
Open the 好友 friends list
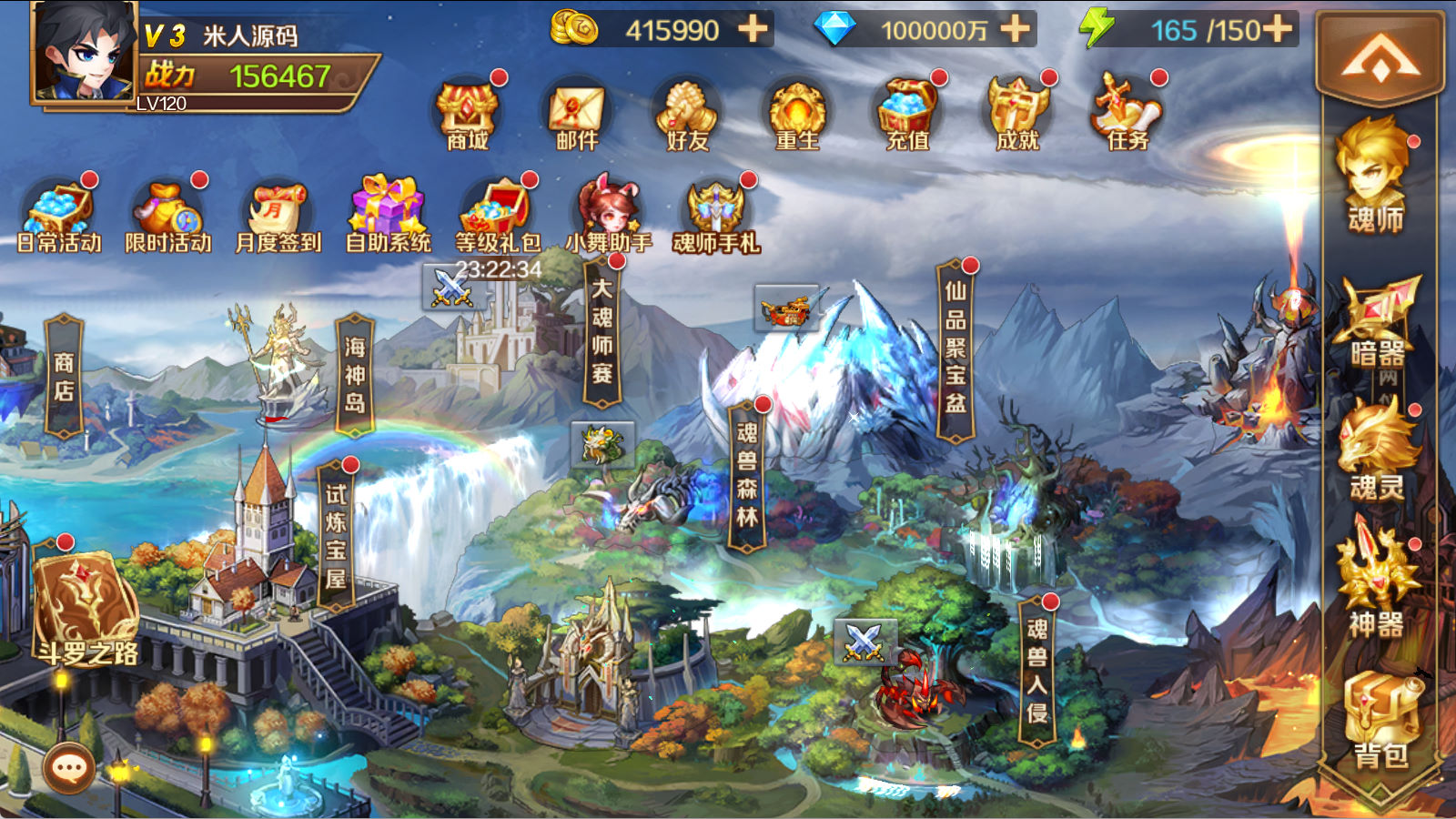687,114
